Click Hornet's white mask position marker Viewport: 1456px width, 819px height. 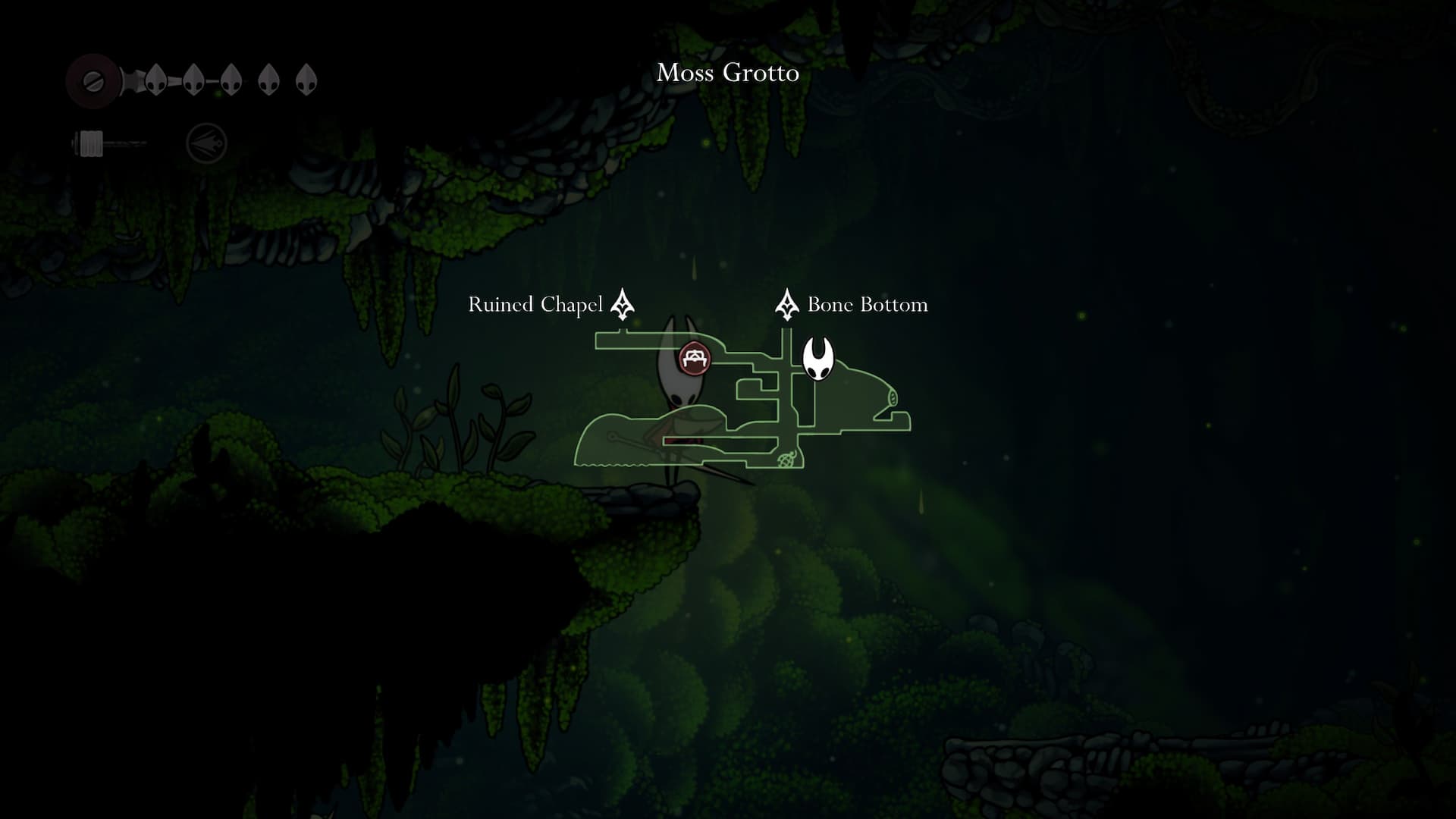[818, 359]
